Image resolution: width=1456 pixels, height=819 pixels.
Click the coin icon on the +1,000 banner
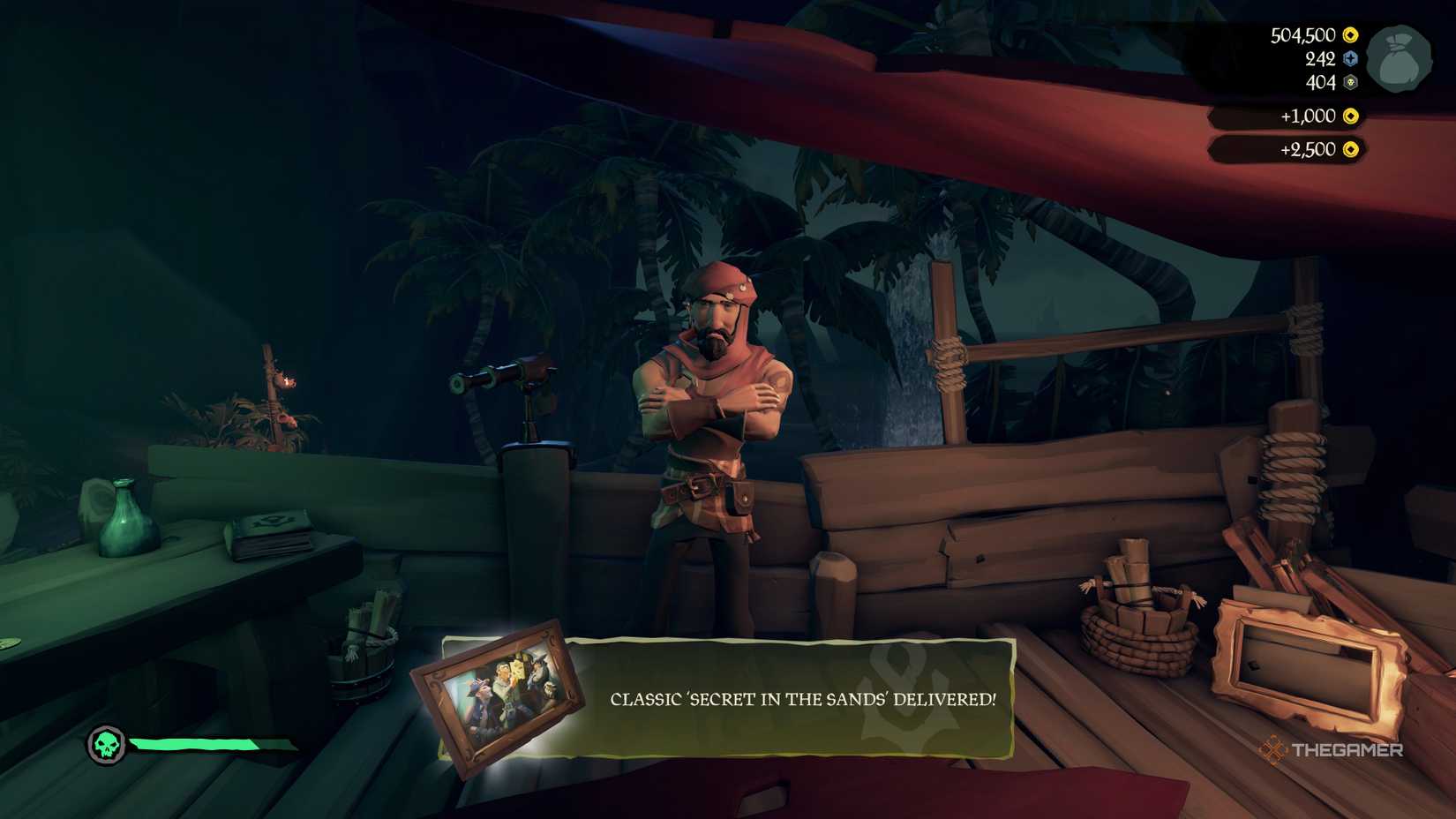1351,116
